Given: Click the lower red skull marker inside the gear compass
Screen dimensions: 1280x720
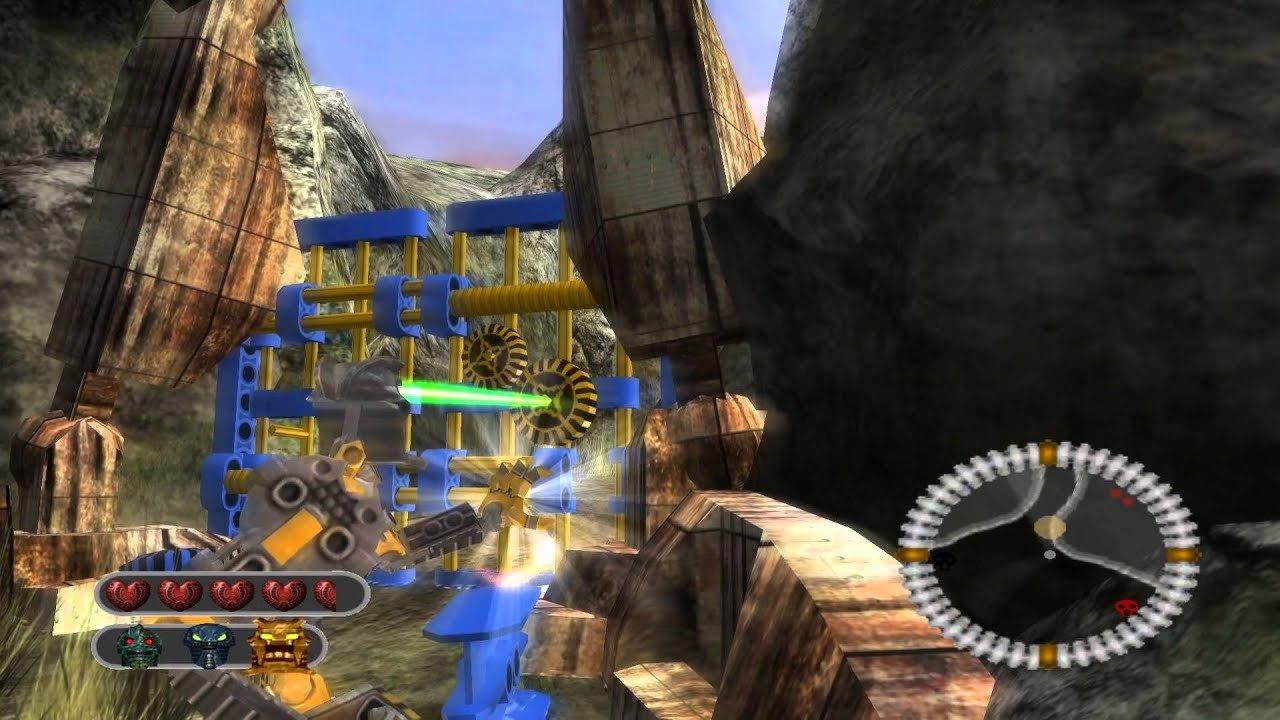Looking at the screenshot, I should (1126, 607).
